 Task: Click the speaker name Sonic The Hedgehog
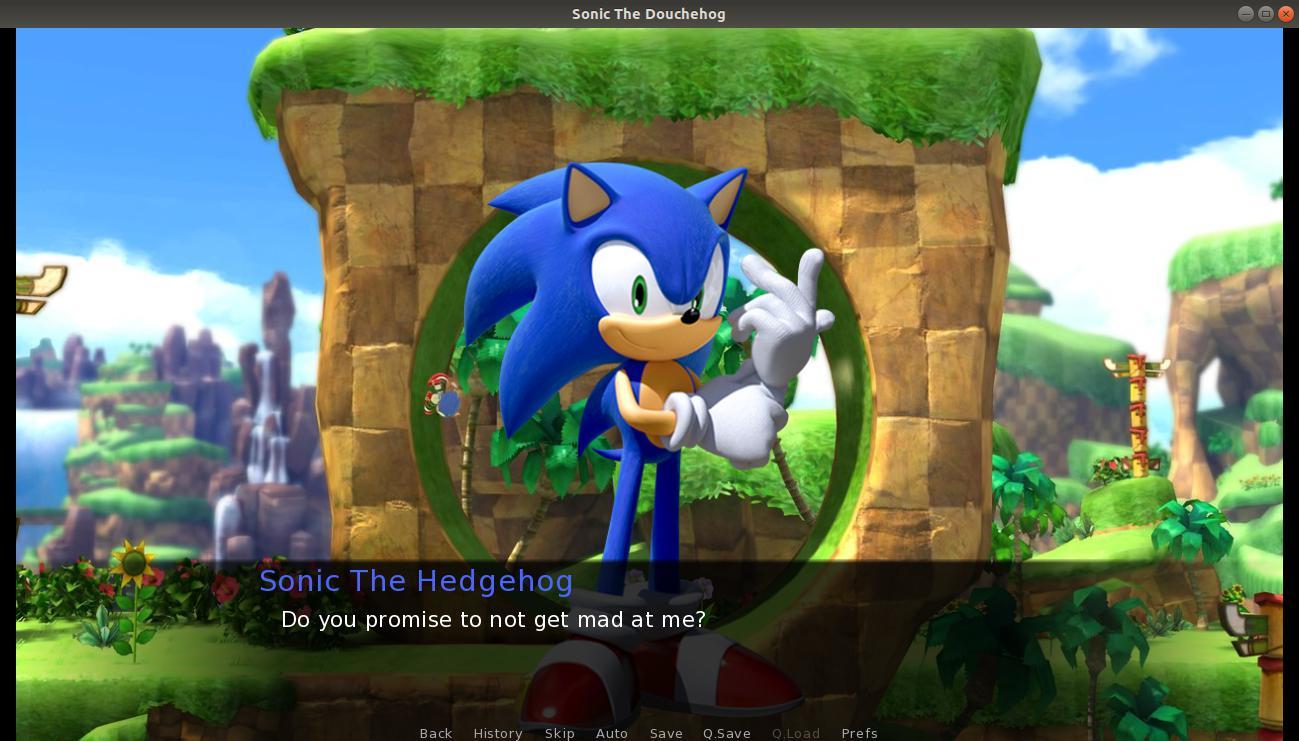tap(416, 580)
